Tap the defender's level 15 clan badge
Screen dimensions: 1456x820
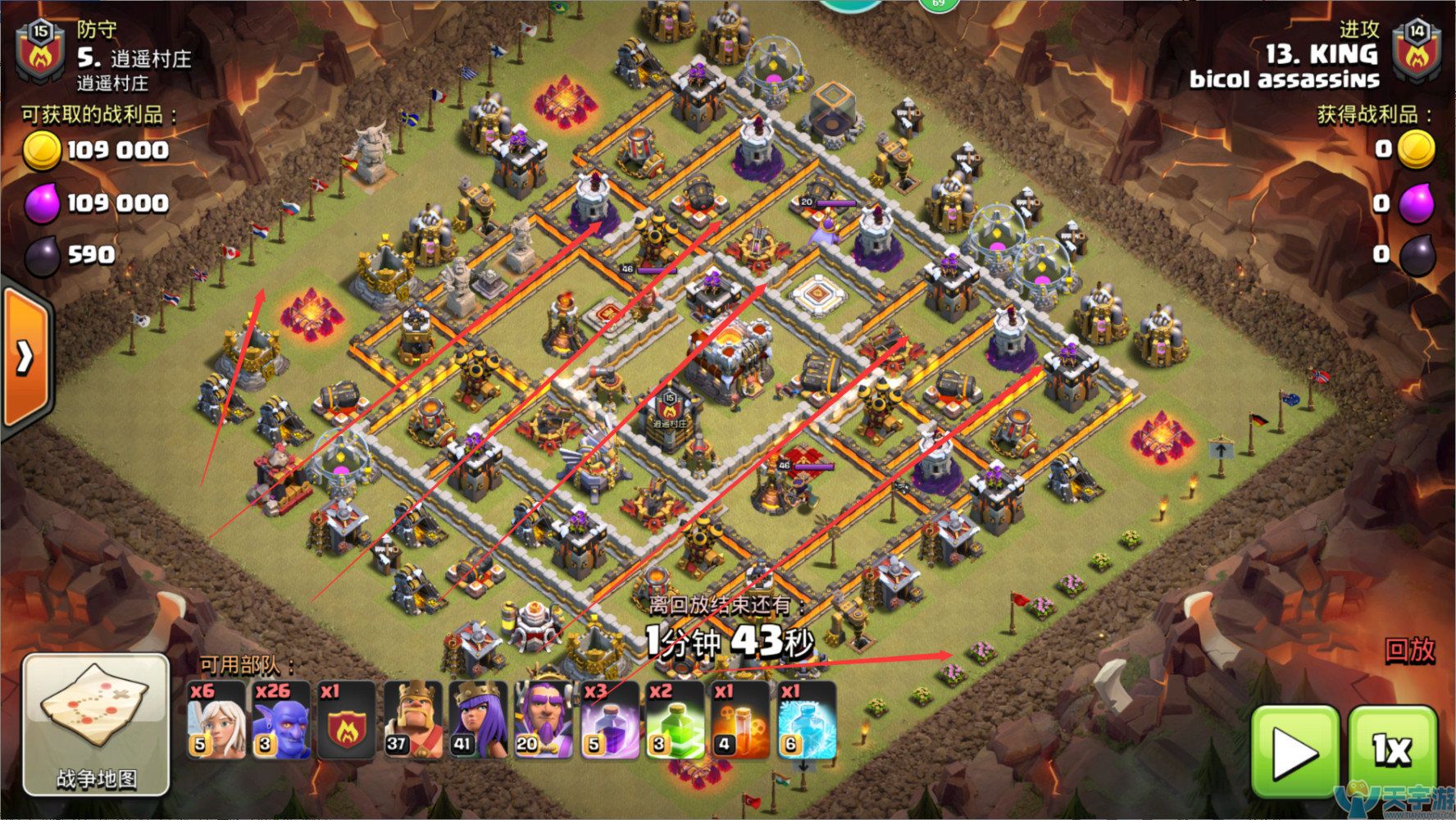[x=40, y=53]
